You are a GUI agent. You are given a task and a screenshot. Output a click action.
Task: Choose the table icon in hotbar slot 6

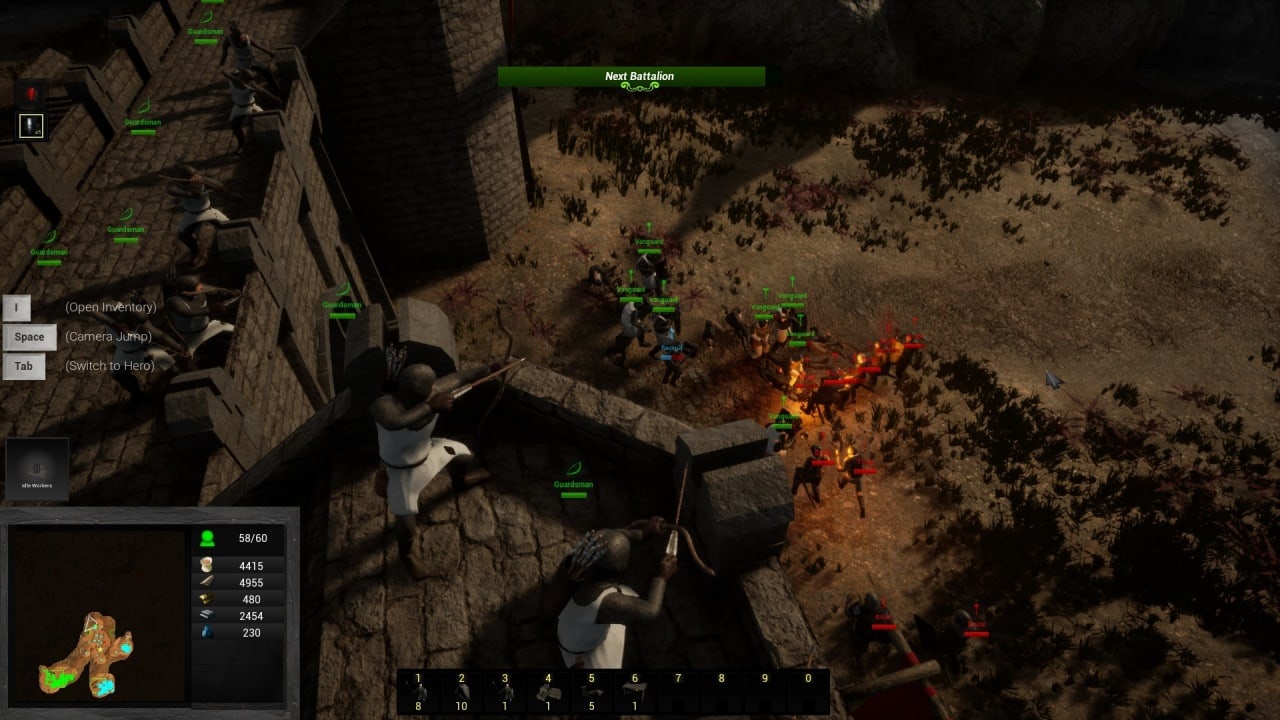click(x=634, y=691)
